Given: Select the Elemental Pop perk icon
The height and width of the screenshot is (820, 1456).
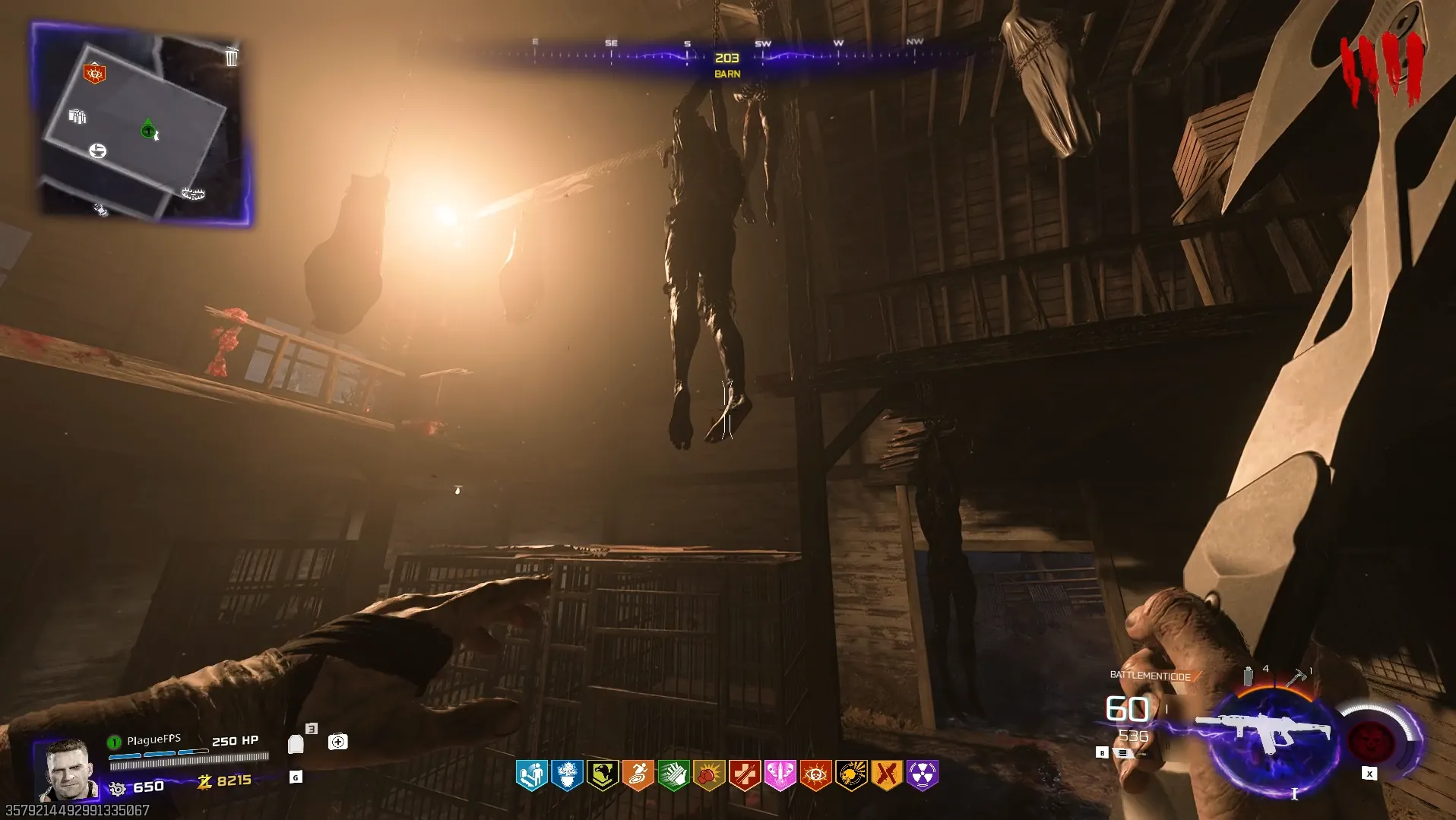Looking at the screenshot, I should tap(567, 775).
